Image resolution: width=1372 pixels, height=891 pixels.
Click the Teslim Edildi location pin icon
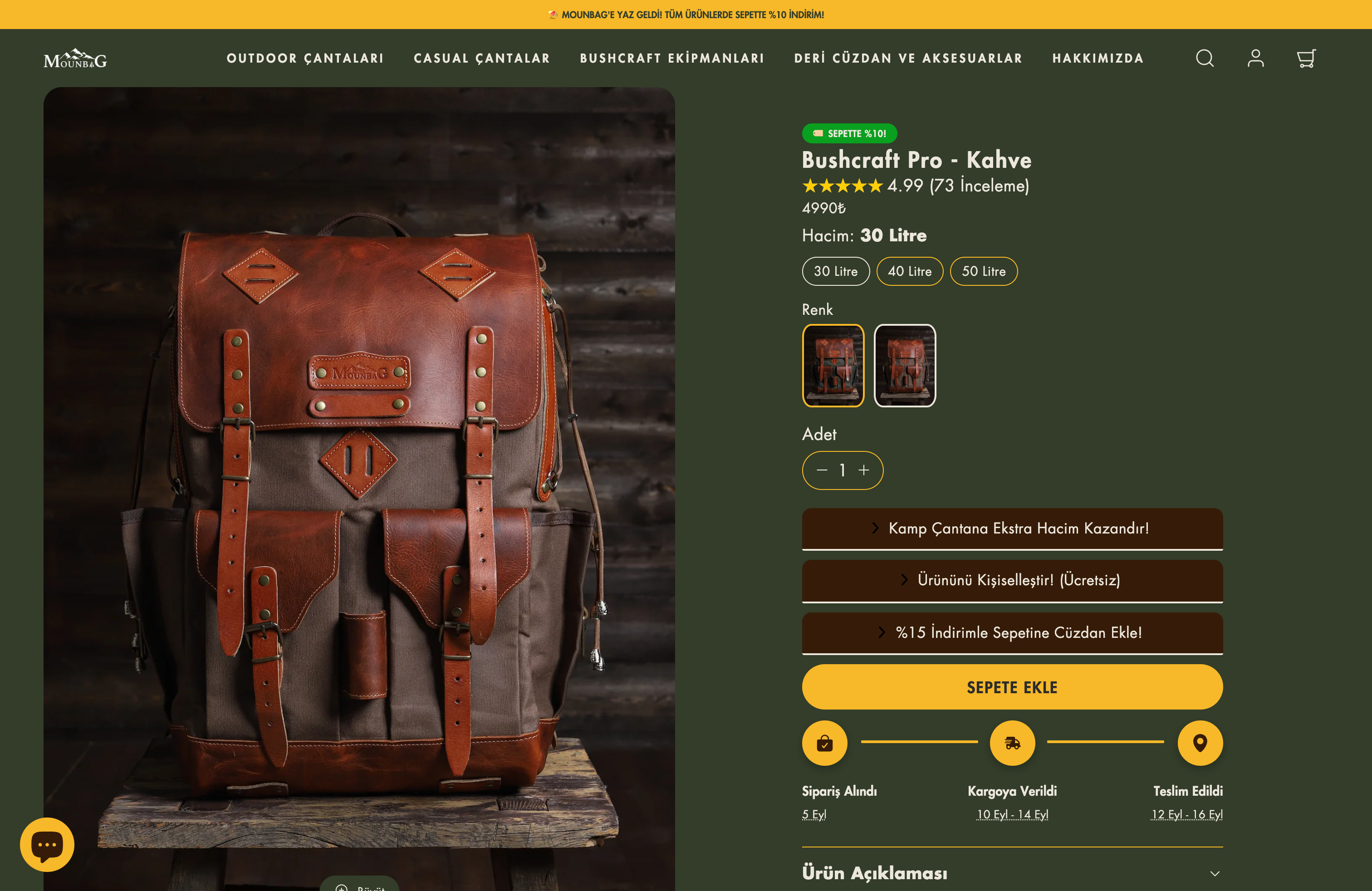coord(1200,743)
